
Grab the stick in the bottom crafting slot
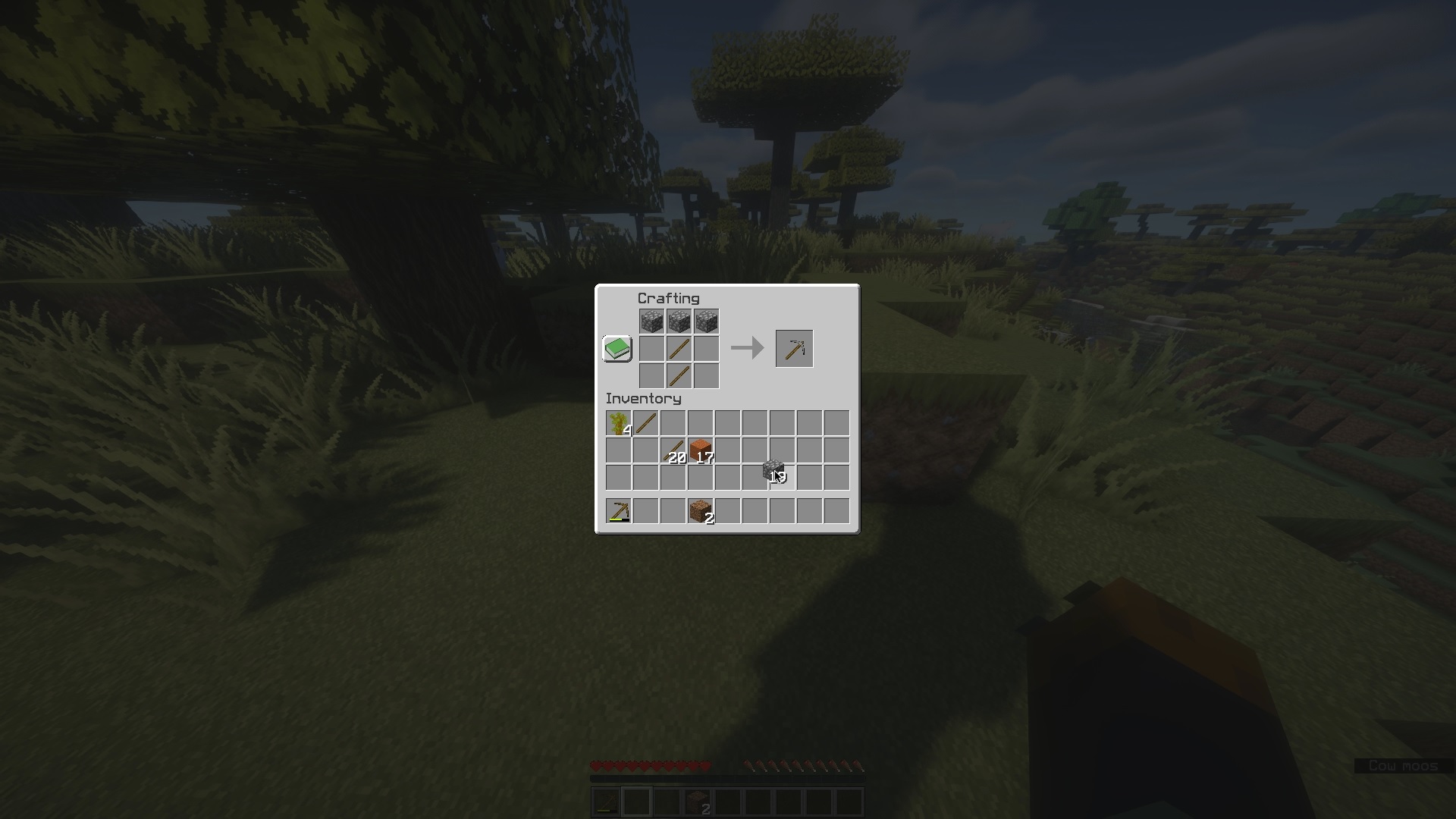[679, 375]
